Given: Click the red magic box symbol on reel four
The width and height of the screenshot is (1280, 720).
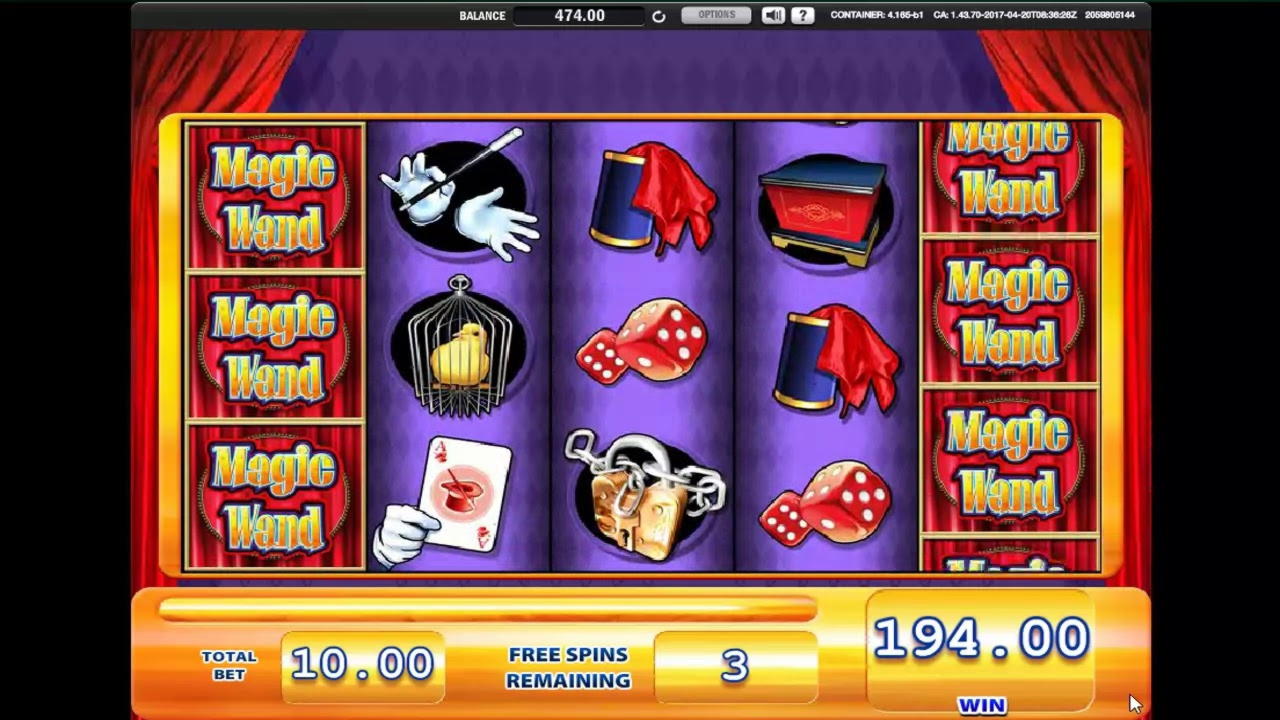Looking at the screenshot, I should pos(825,200).
